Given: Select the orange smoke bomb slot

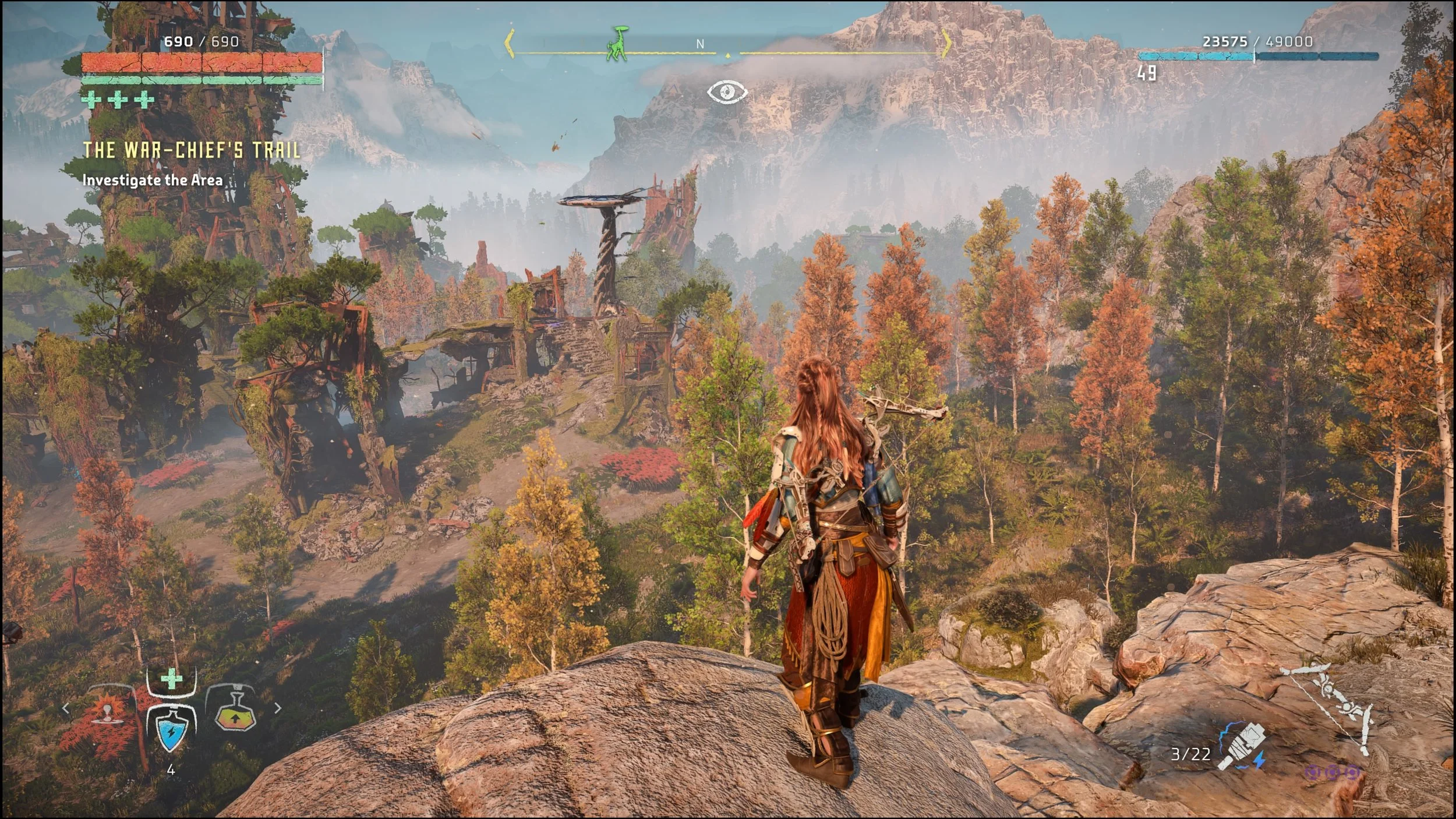Looking at the screenshot, I should pyautogui.click(x=107, y=713).
